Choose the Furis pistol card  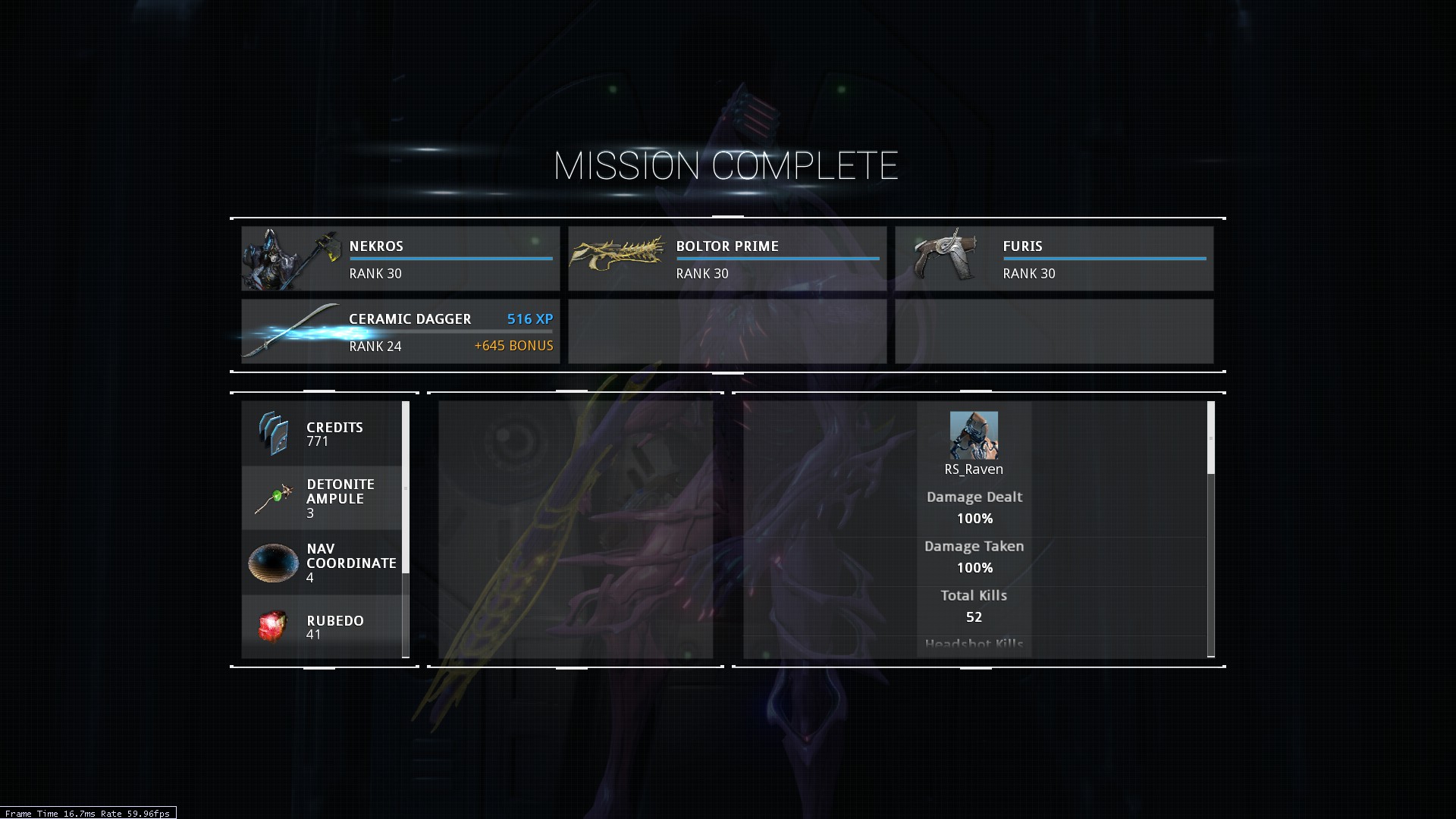[x=1054, y=259]
